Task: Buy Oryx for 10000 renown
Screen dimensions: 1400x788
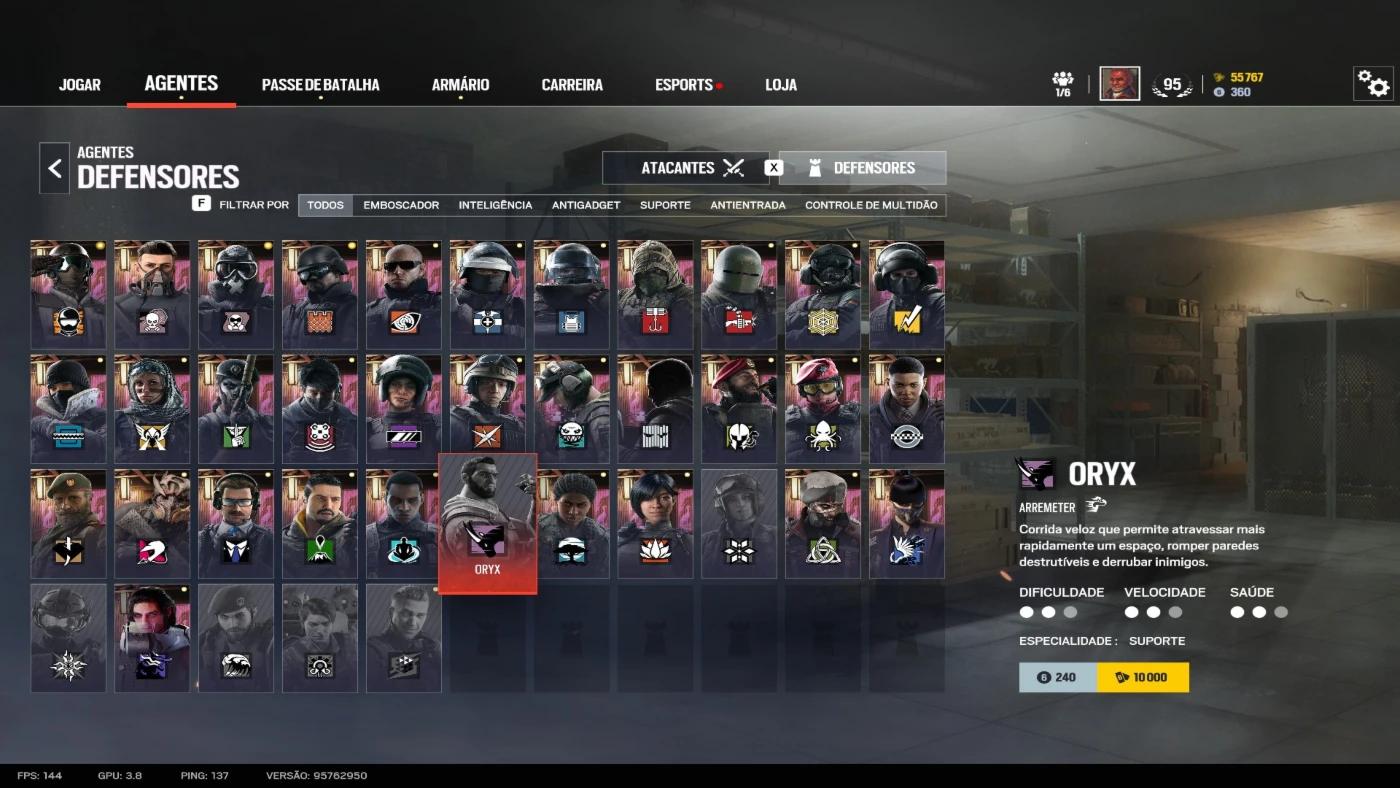Action: tap(1143, 677)
